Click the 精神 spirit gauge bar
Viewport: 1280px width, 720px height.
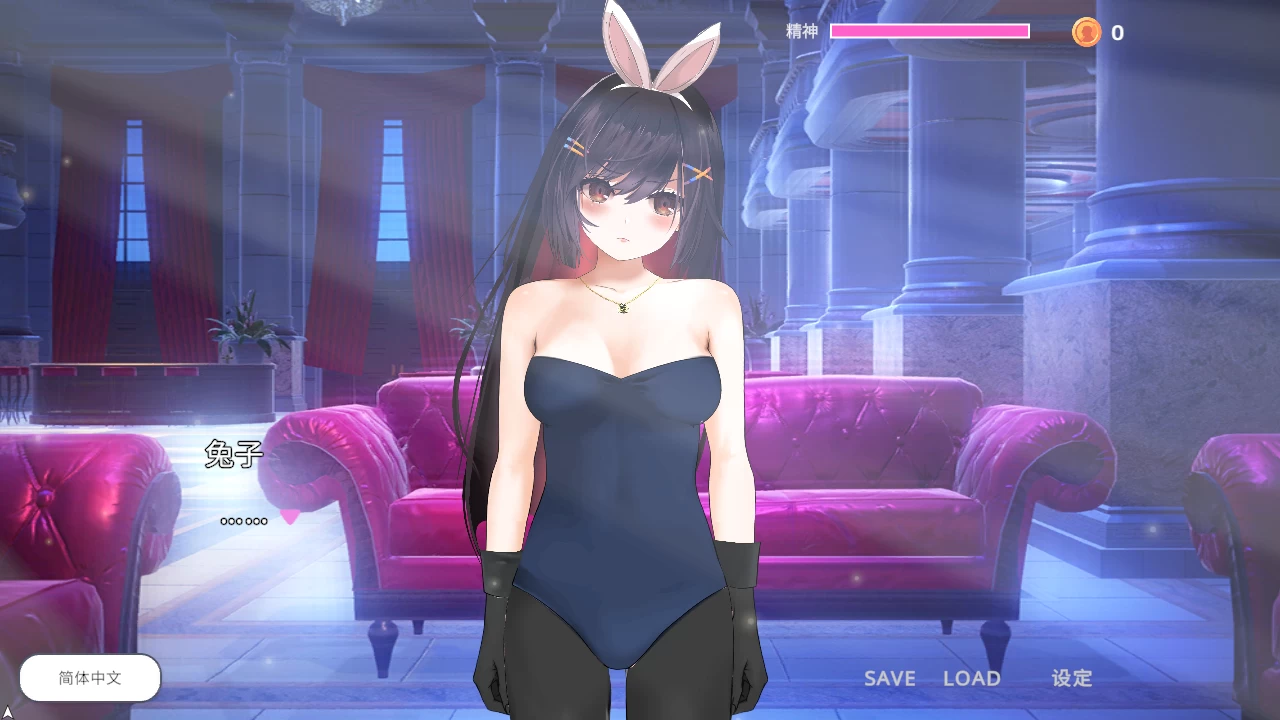(x=930, y=31)
